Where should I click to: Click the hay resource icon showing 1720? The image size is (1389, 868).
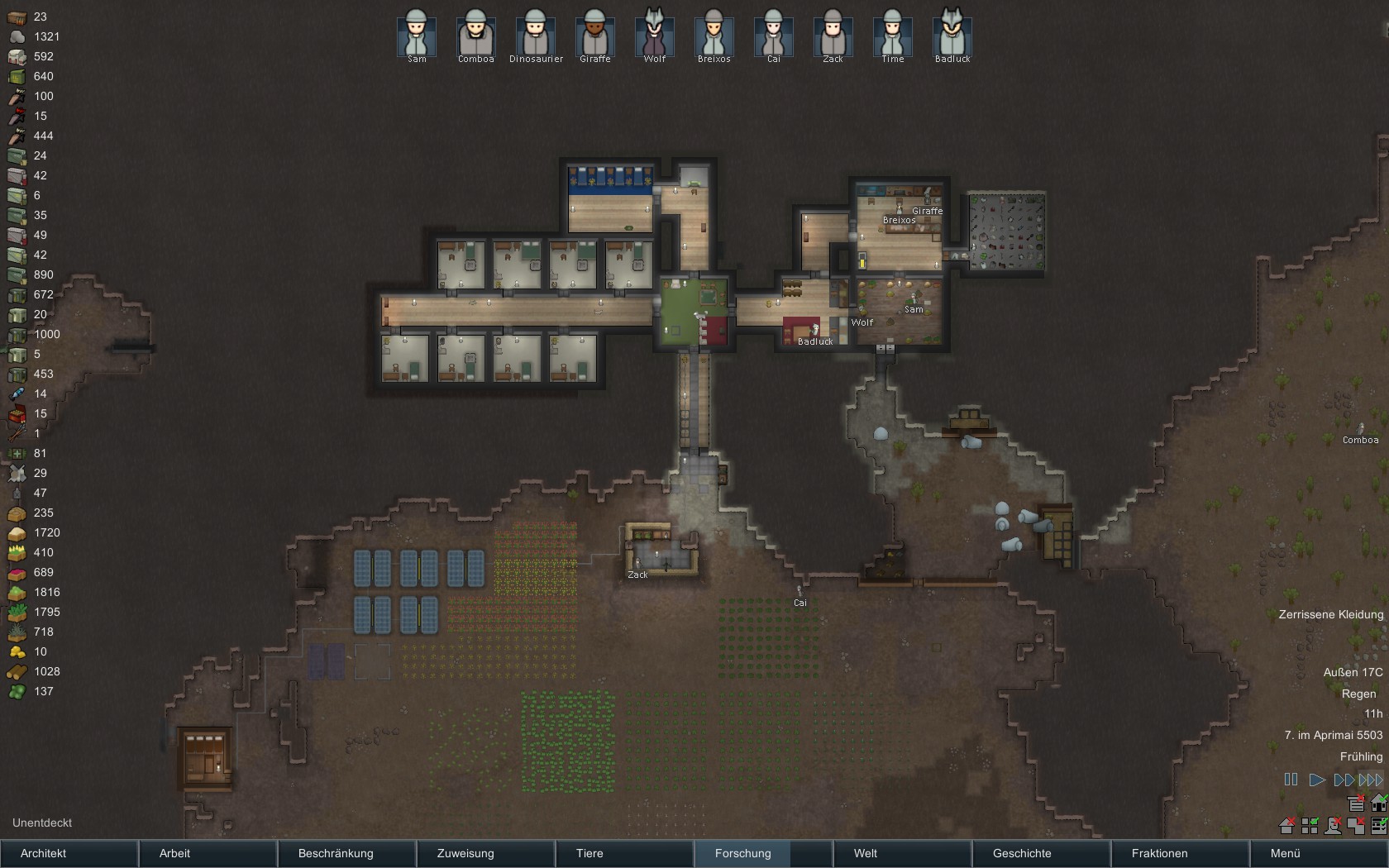tap(16, 532)
